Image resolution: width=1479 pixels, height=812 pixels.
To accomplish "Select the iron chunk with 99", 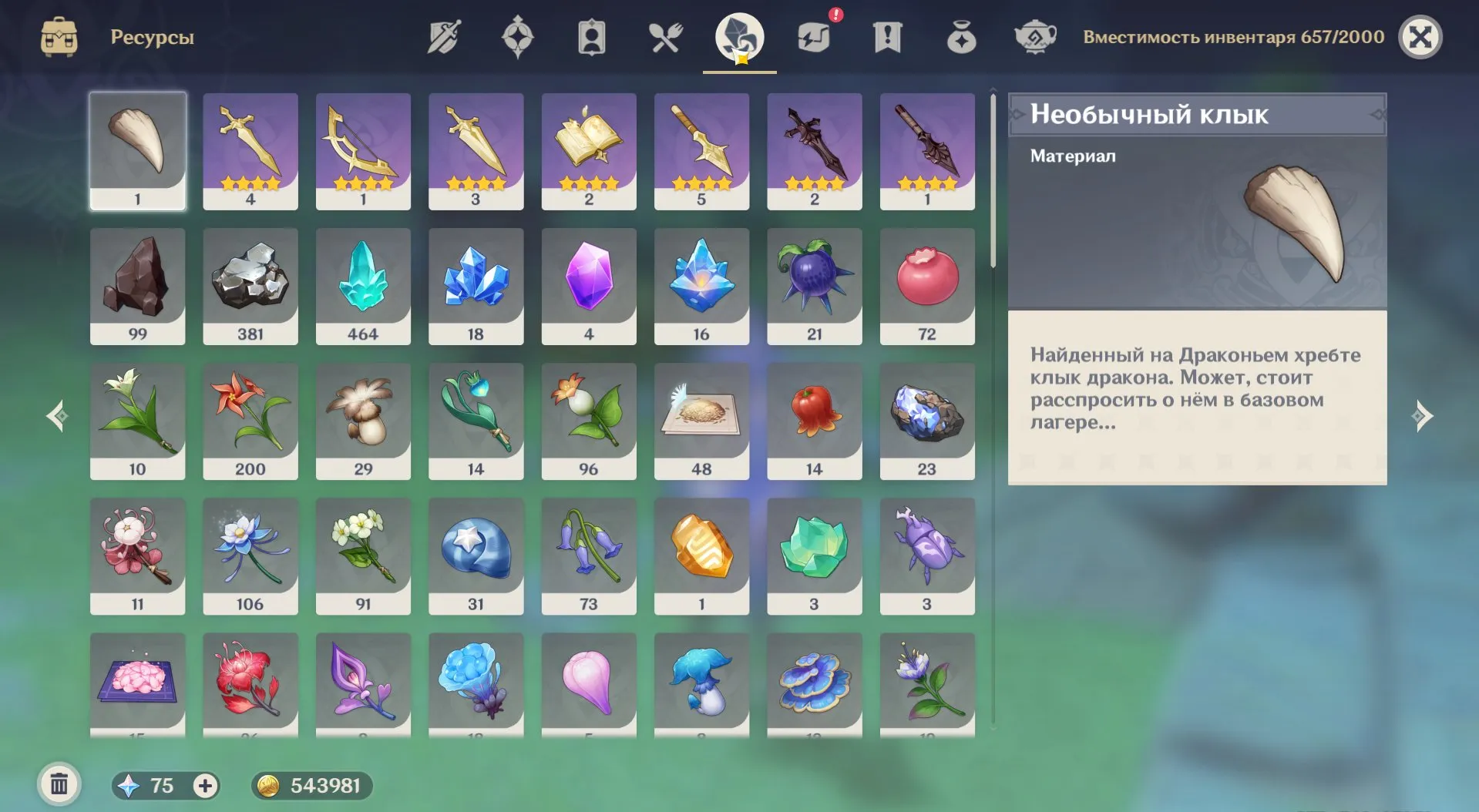I will tap(137, 286).
